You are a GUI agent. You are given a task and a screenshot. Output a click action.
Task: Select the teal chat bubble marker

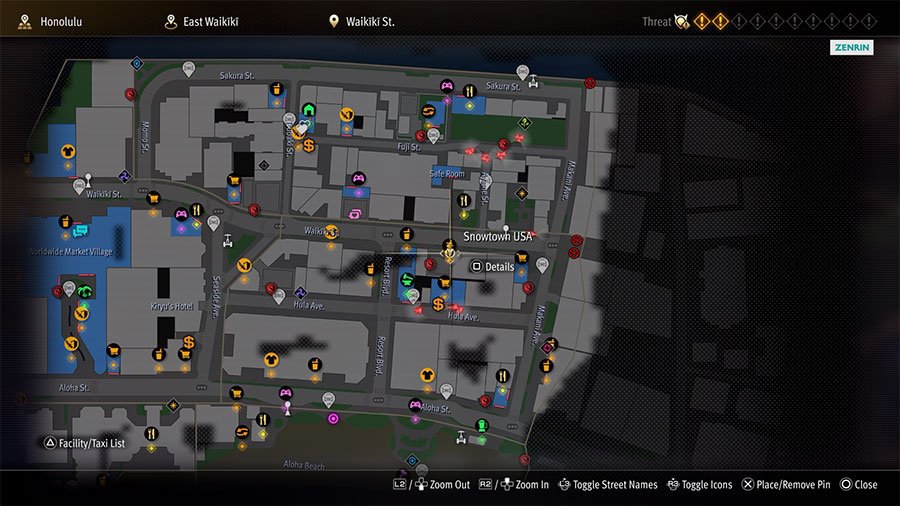click(80, 232)
